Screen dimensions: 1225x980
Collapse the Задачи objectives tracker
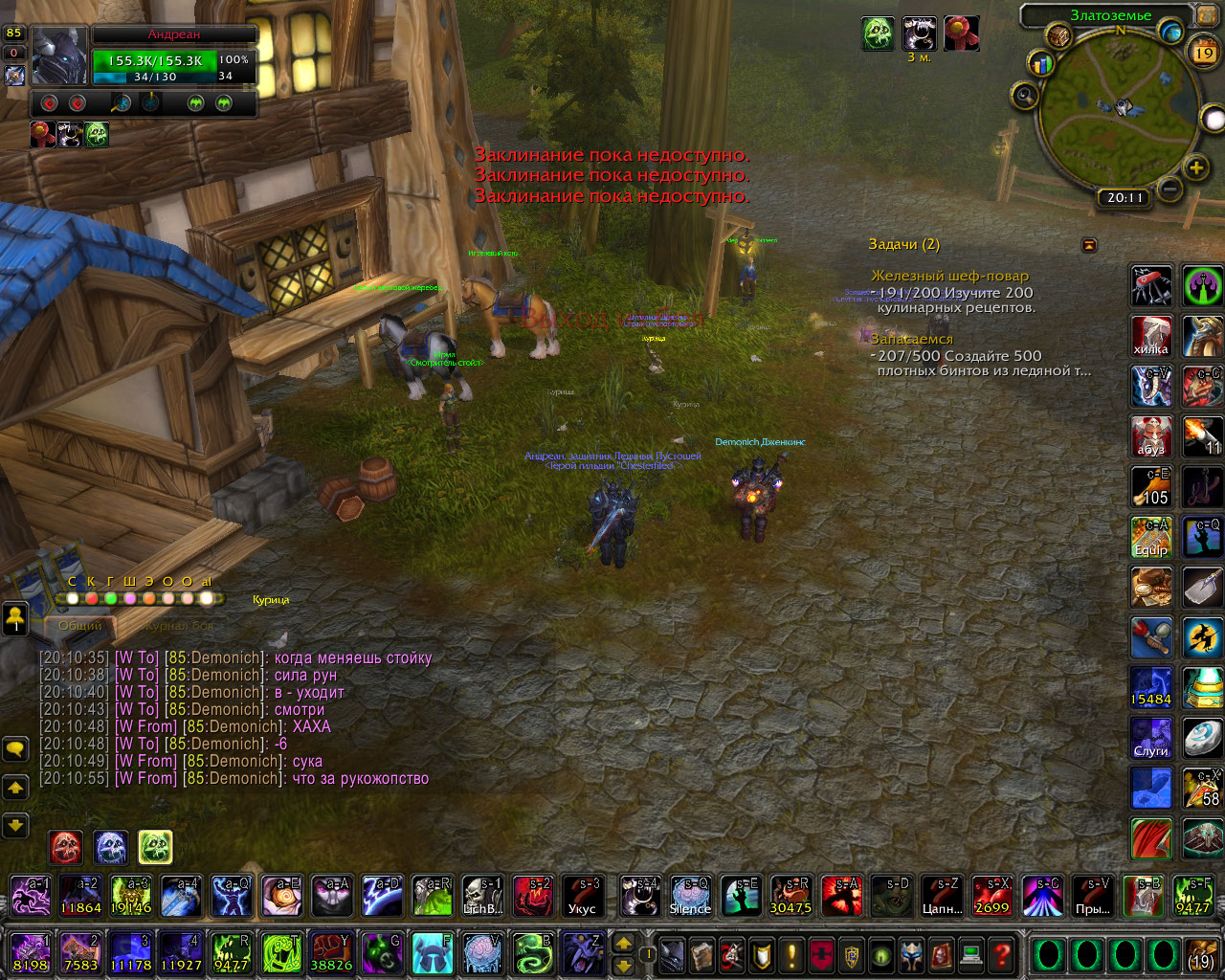1089,246
